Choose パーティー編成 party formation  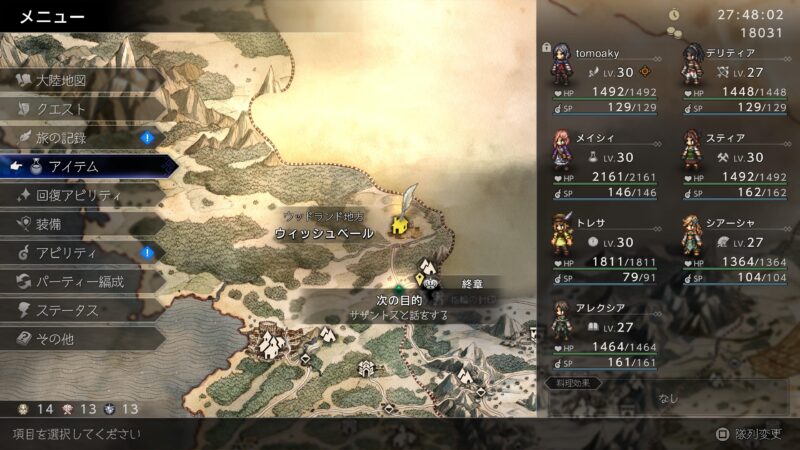(80, 282)
